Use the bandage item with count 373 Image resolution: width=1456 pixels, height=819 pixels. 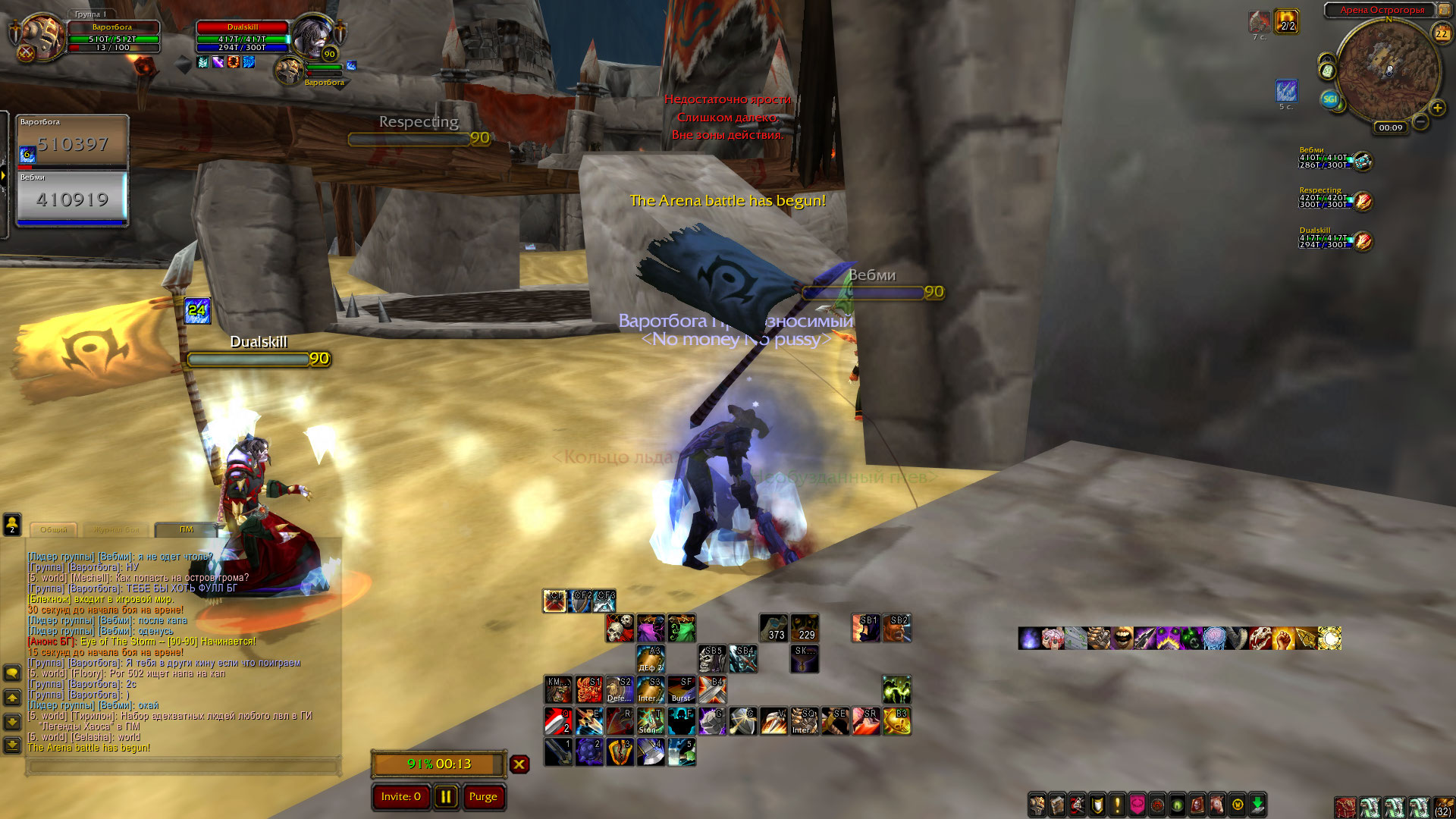[773, 628]
